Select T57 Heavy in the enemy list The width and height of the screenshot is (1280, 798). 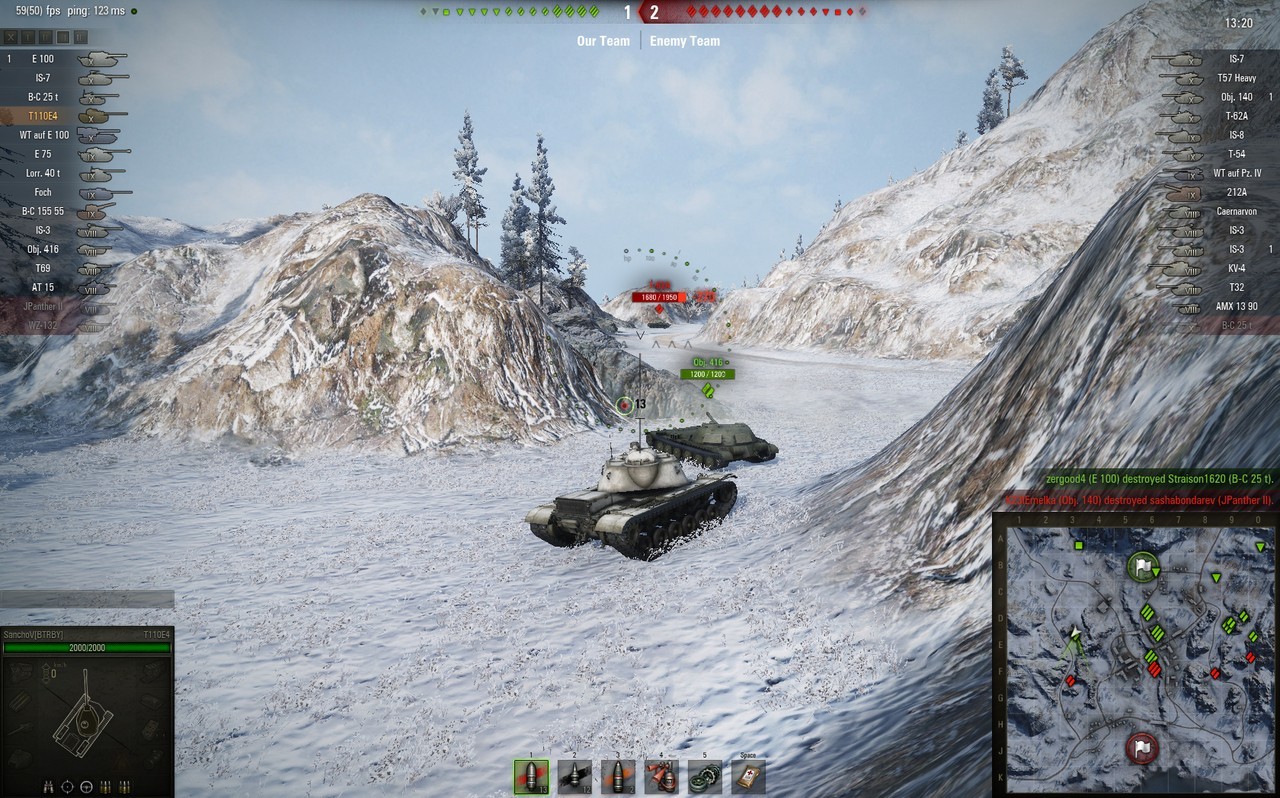(x=1215, y=78)
